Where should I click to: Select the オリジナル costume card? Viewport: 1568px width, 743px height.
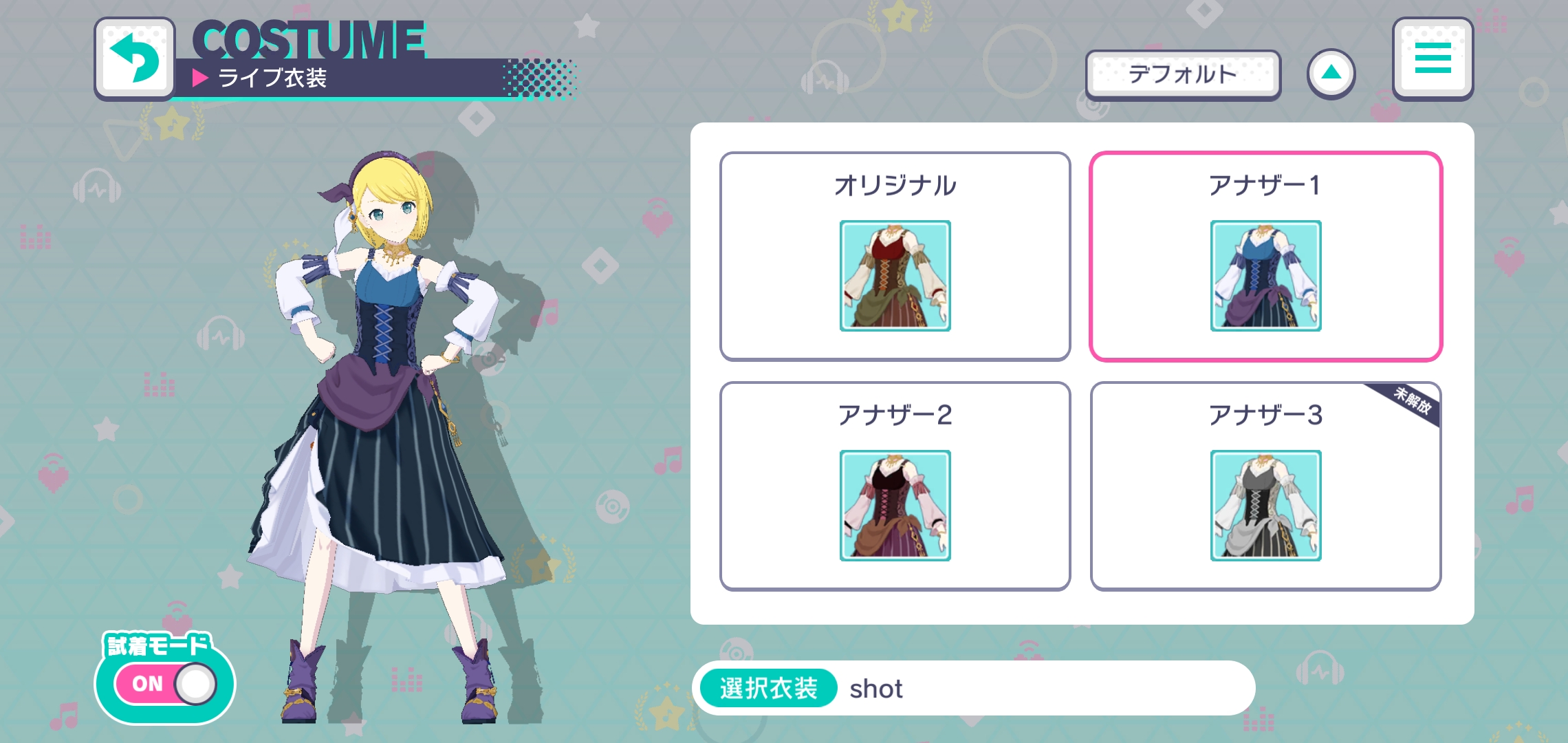895,256
